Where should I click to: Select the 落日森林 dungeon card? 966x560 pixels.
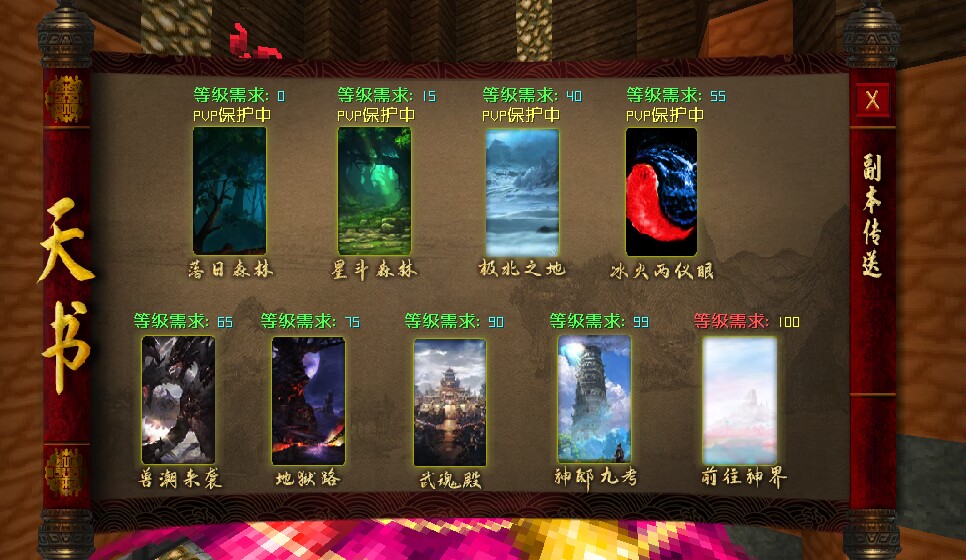(229, 191)
